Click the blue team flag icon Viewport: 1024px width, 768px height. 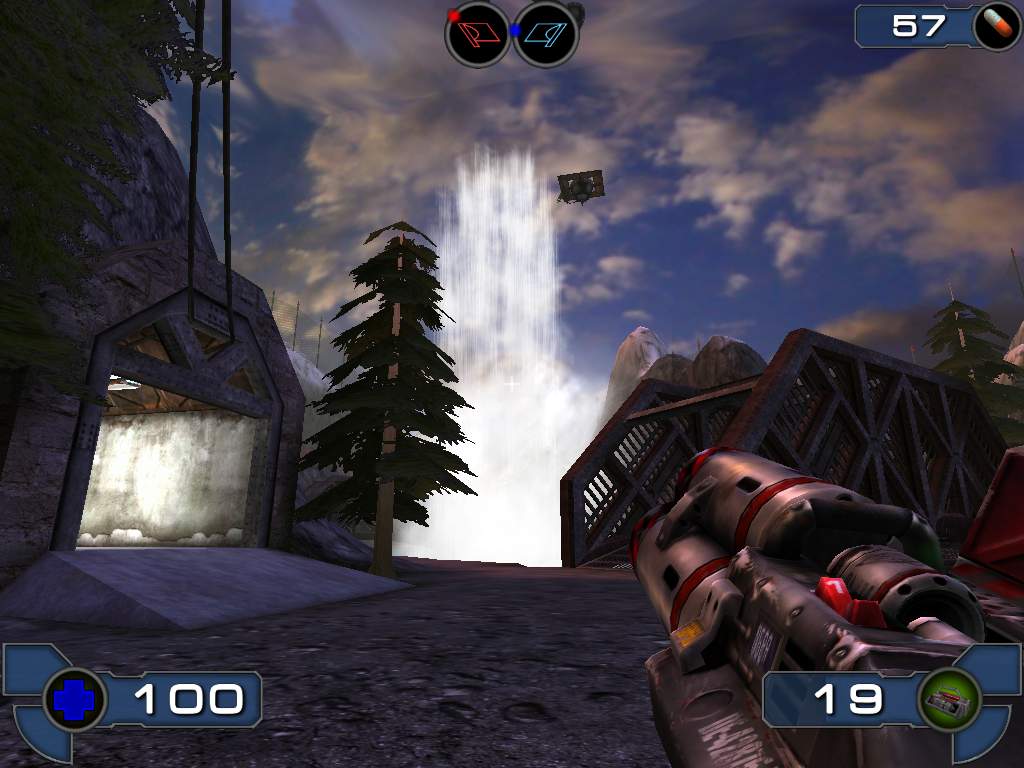pyautogui.click(x=546, y=35)
